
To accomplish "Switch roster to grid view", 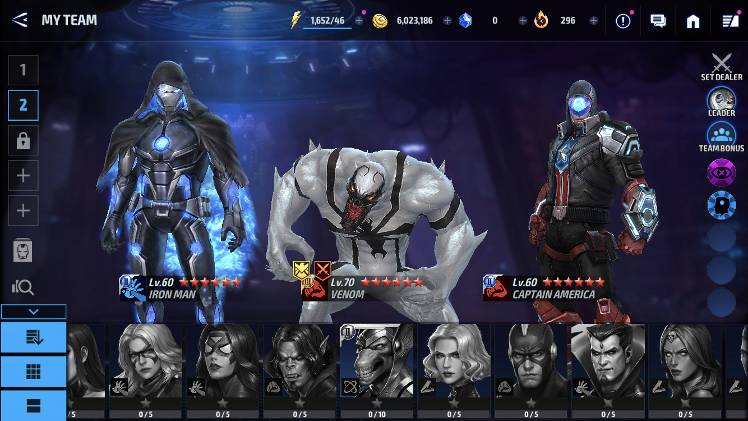I will [33, 372].
